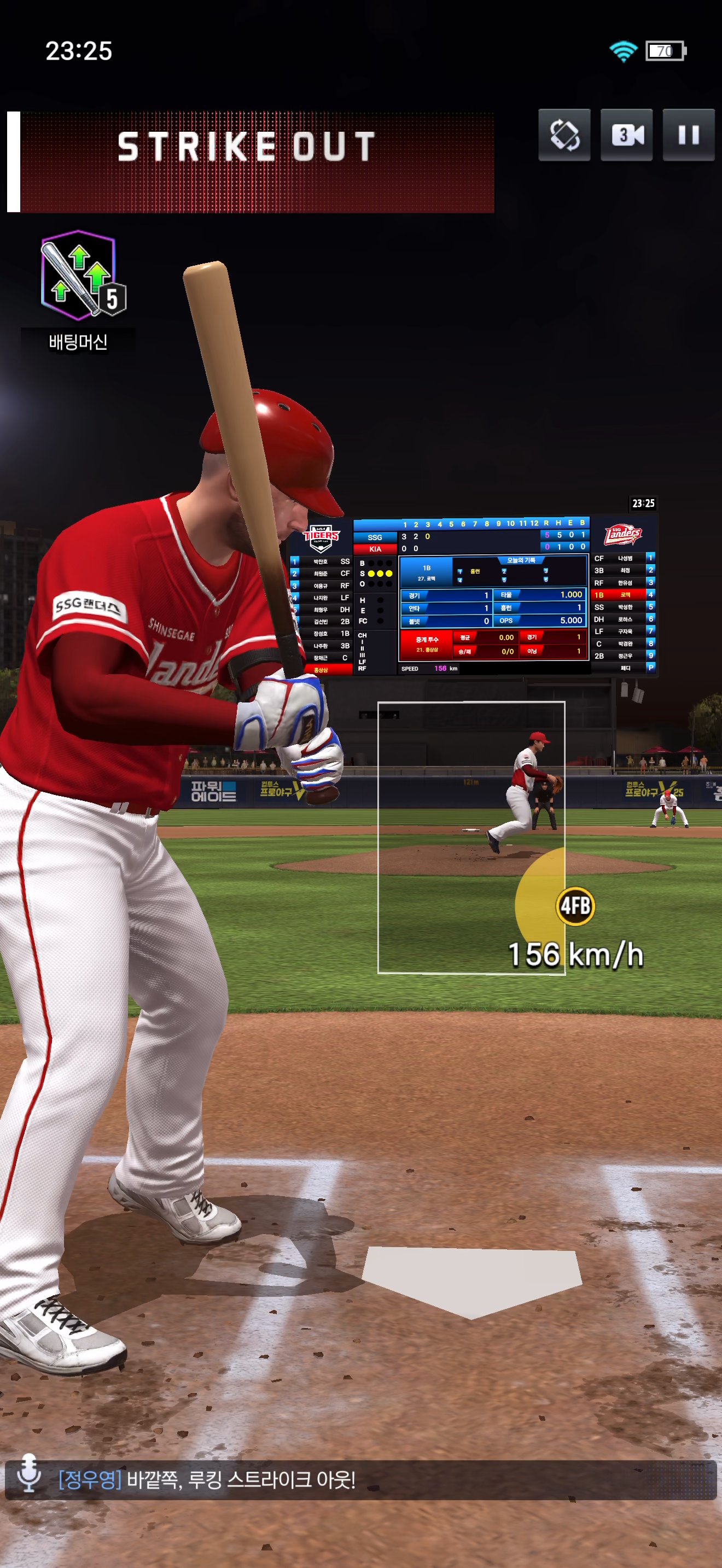Tap the screen rotation button
The width and height of the screenshot is (722, 1568).
coord(564,134)
